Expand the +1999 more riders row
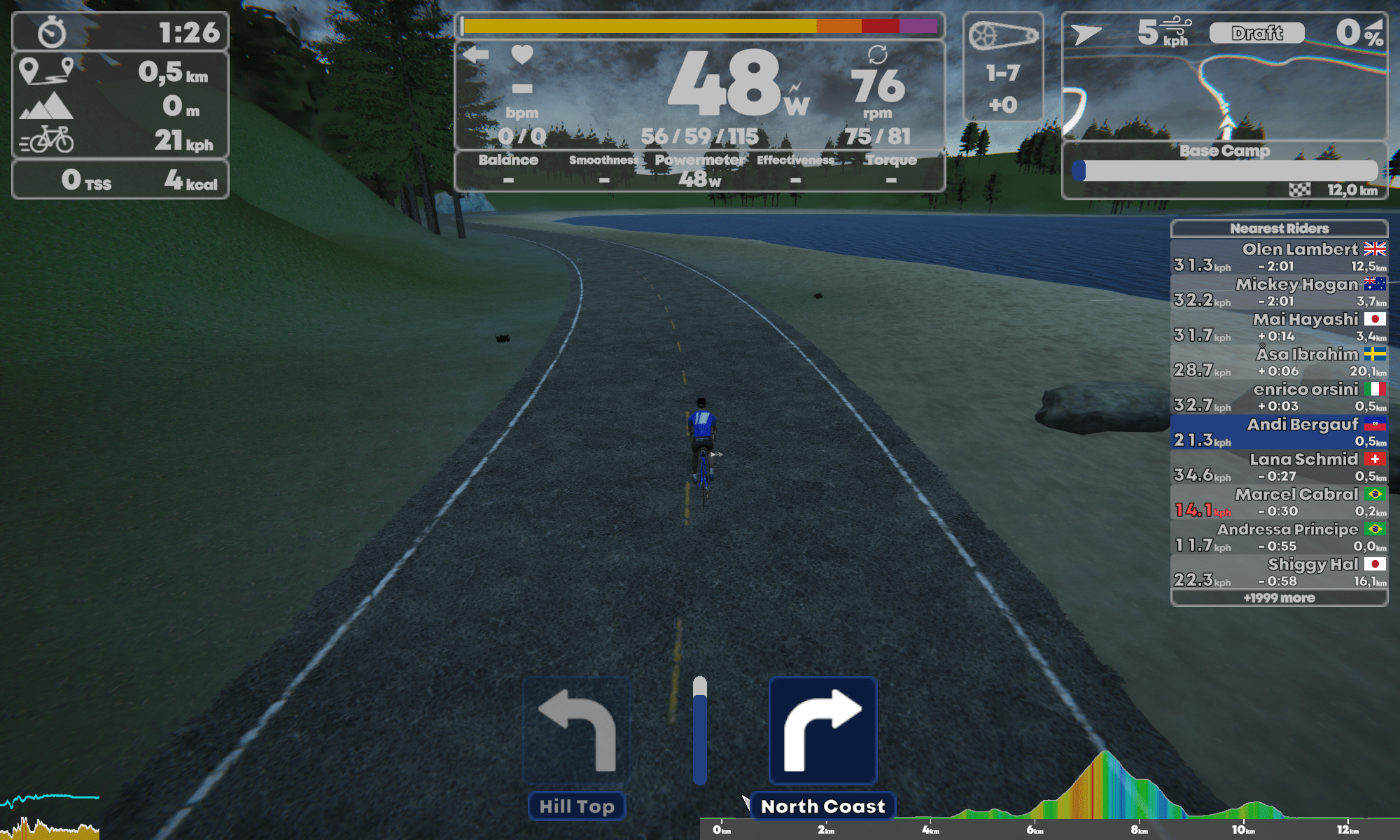Screen dimensions: 1400x840 [x=1279, y=598]
